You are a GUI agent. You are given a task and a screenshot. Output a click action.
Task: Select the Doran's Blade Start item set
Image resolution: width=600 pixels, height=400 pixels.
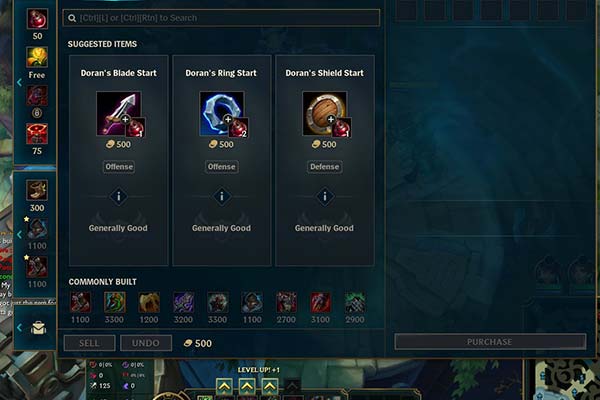118,113
